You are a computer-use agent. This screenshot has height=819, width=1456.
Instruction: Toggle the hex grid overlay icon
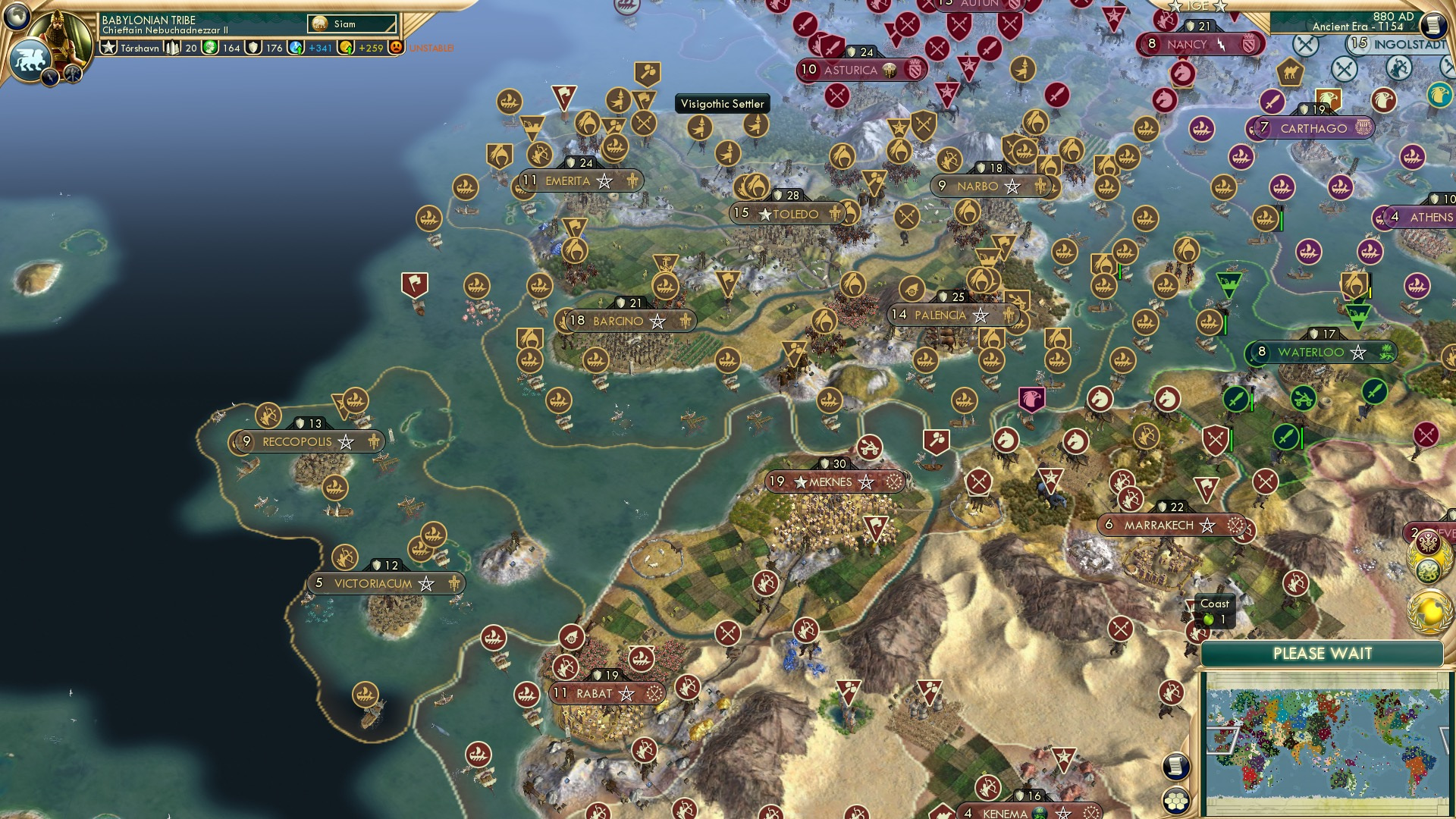click(x=1177, y=801)
